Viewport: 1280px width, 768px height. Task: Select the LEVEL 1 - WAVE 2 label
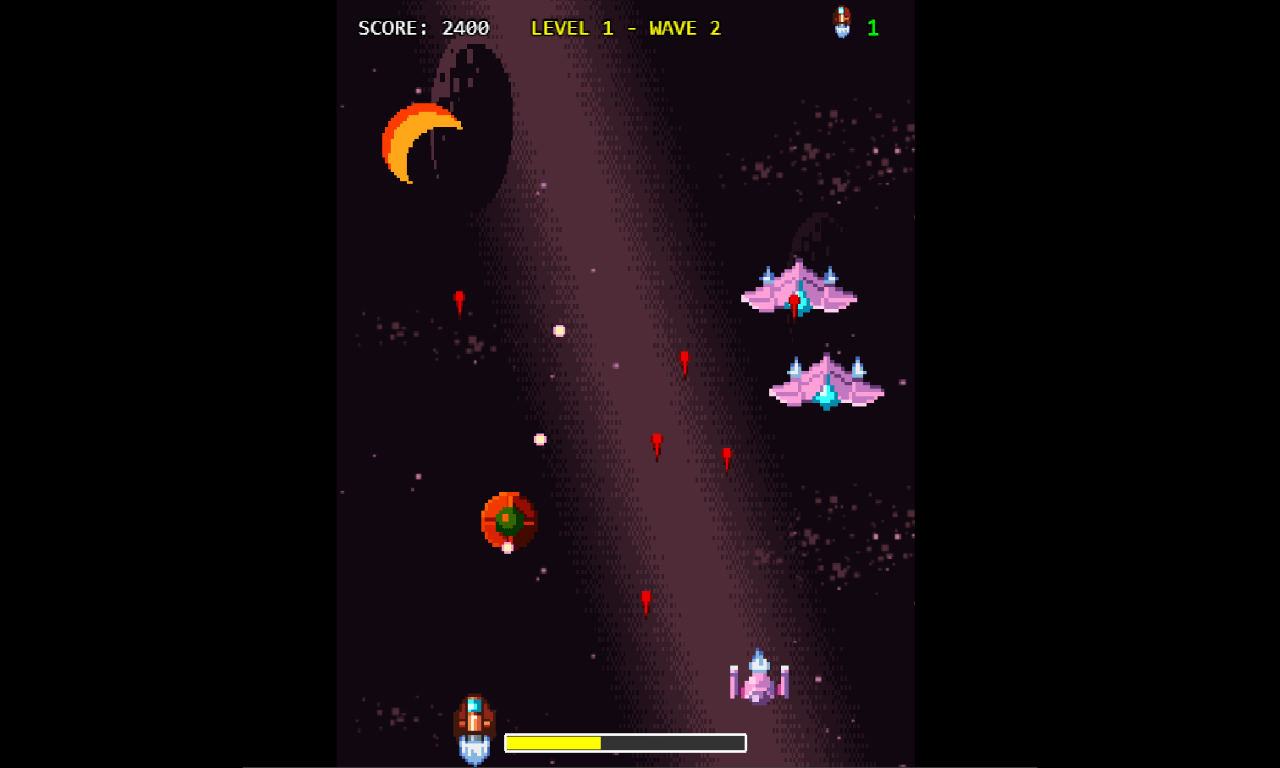click(x=627, y=28)
